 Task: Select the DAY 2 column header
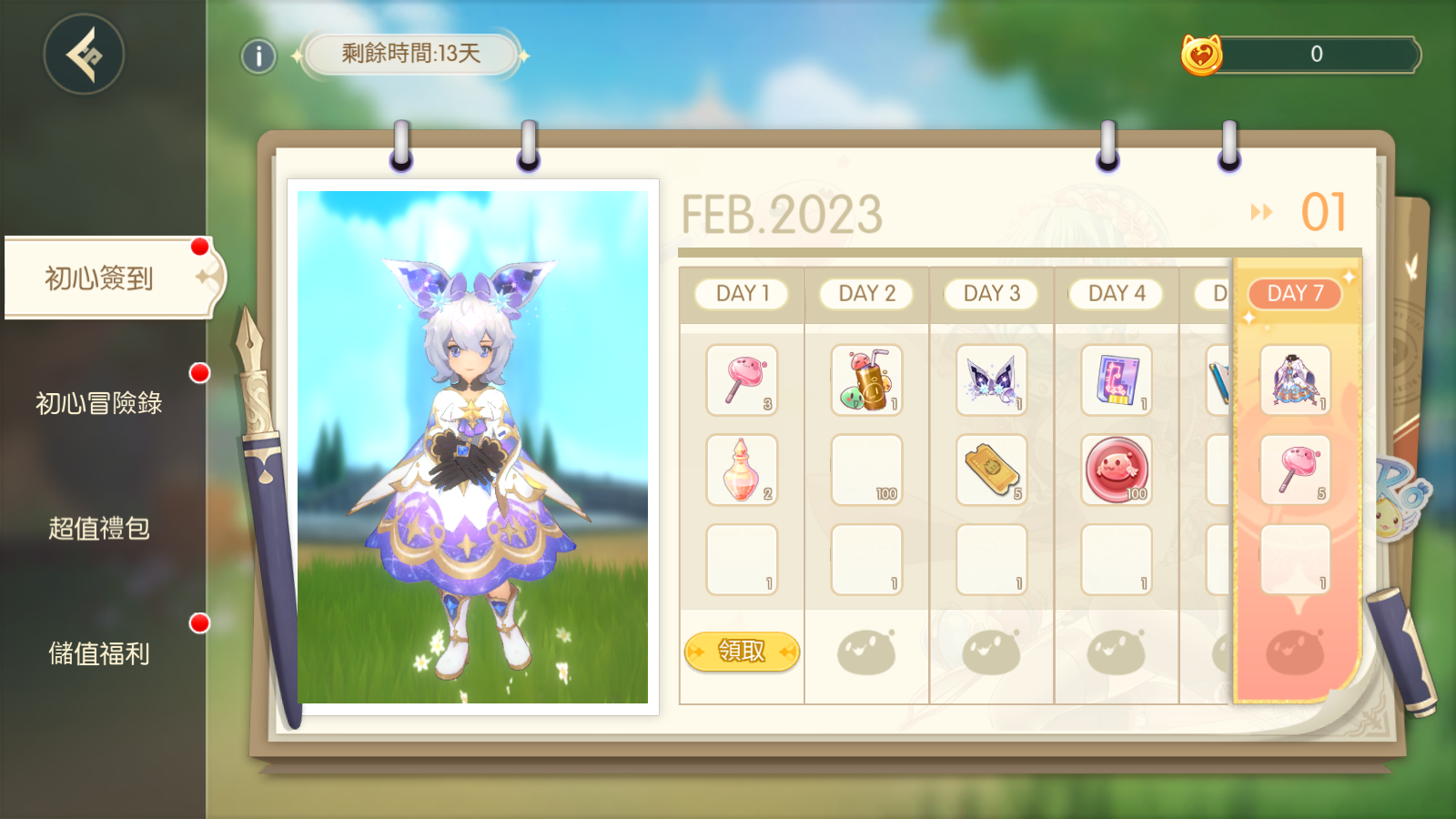[866, 294]
